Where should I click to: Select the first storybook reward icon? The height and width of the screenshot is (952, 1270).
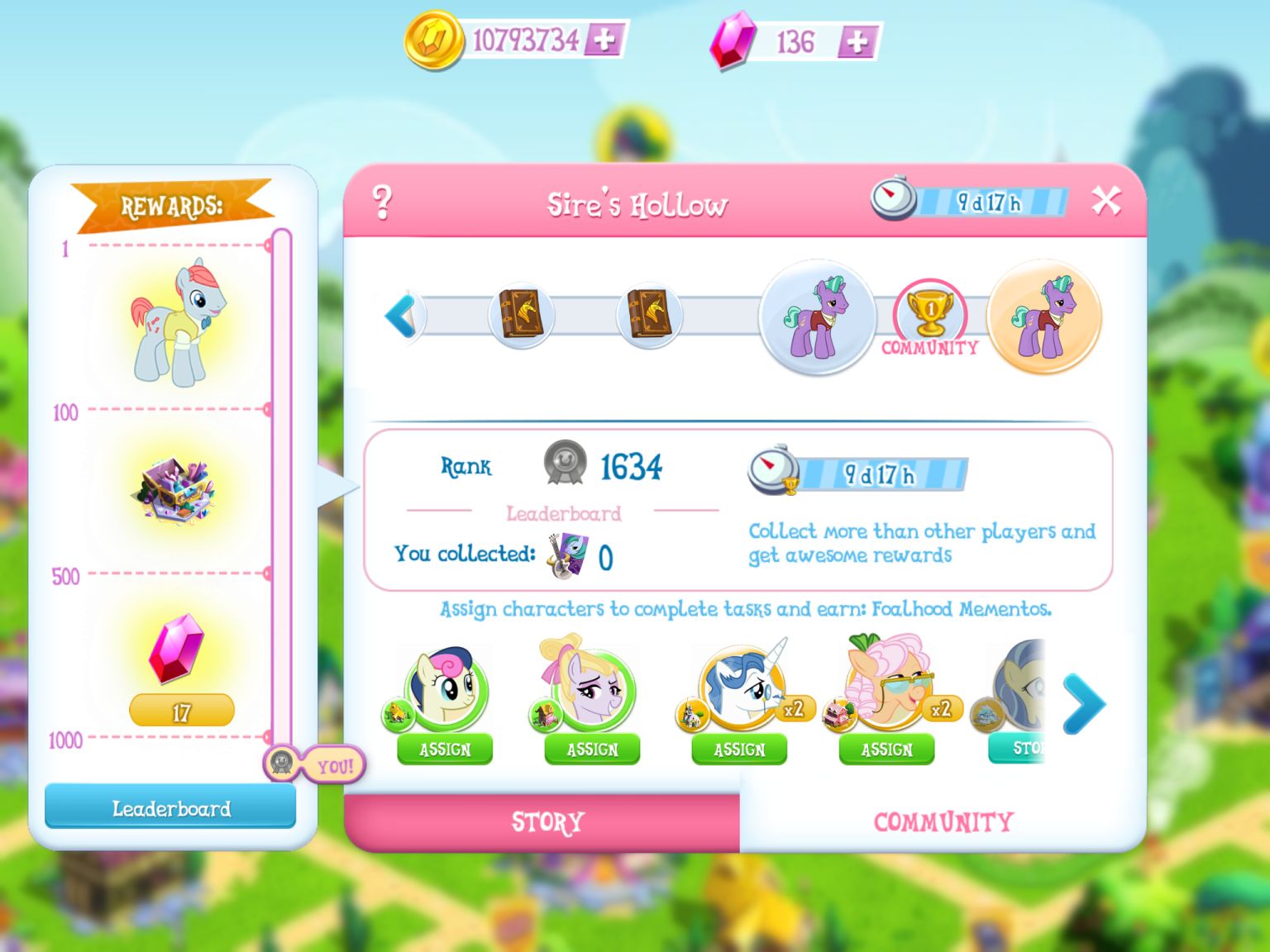521,317
